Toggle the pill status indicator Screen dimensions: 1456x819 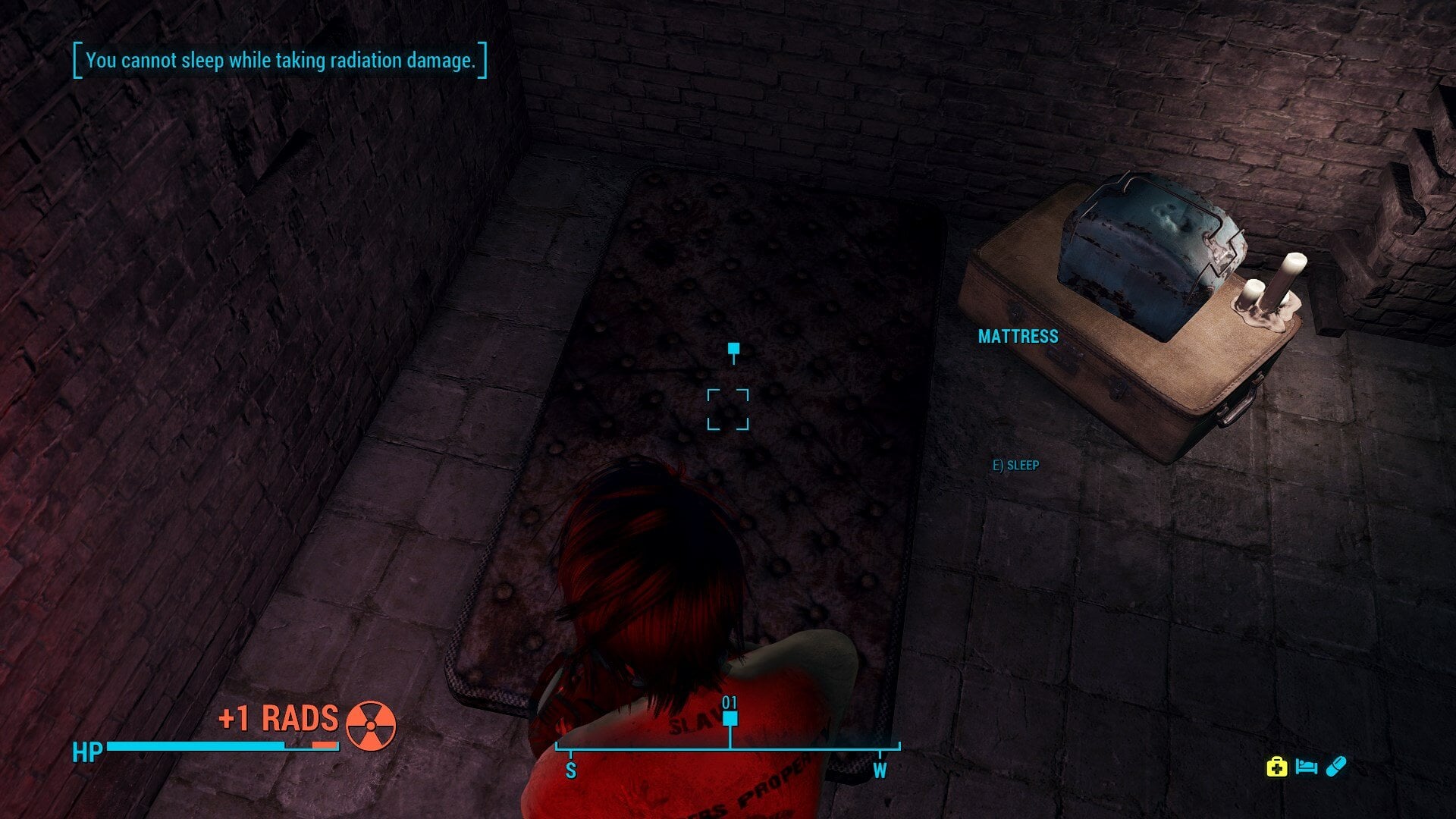click(x=1336, y=767)
